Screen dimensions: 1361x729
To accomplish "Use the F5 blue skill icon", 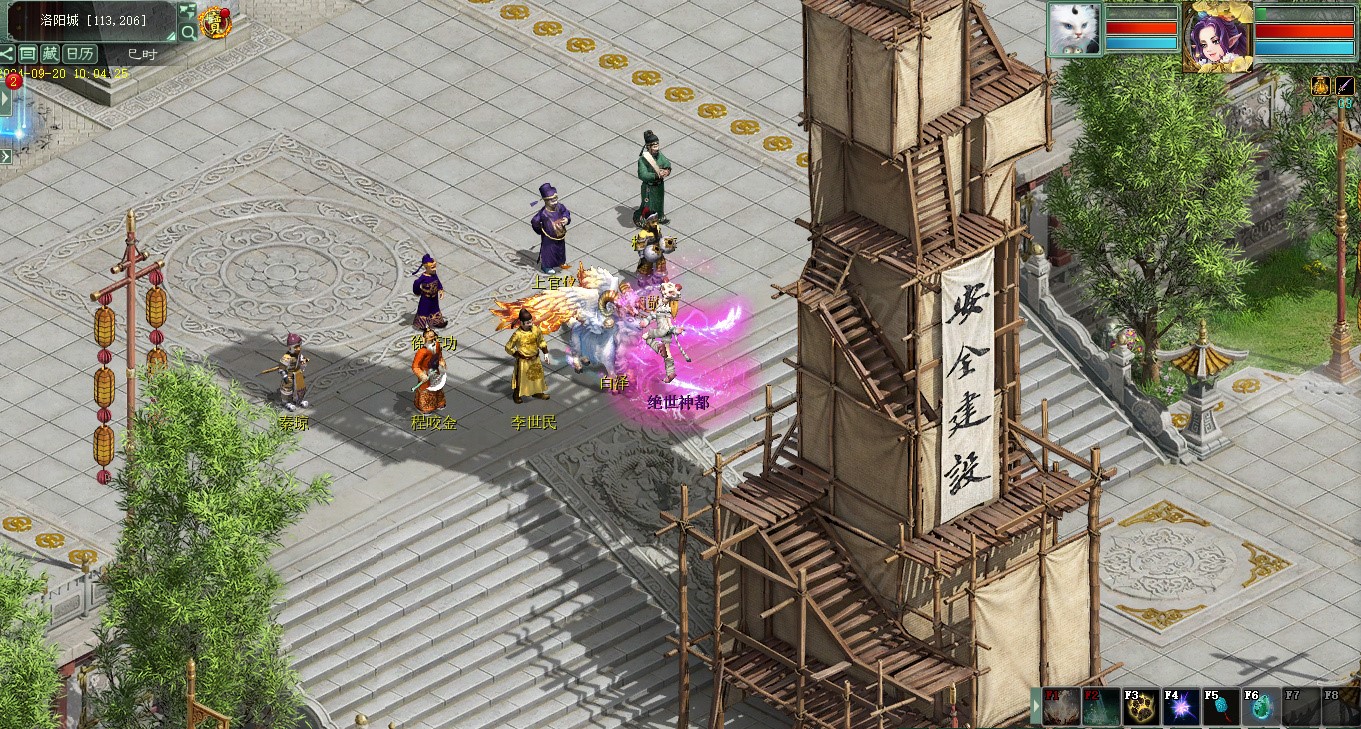I will click(1221, 707).
